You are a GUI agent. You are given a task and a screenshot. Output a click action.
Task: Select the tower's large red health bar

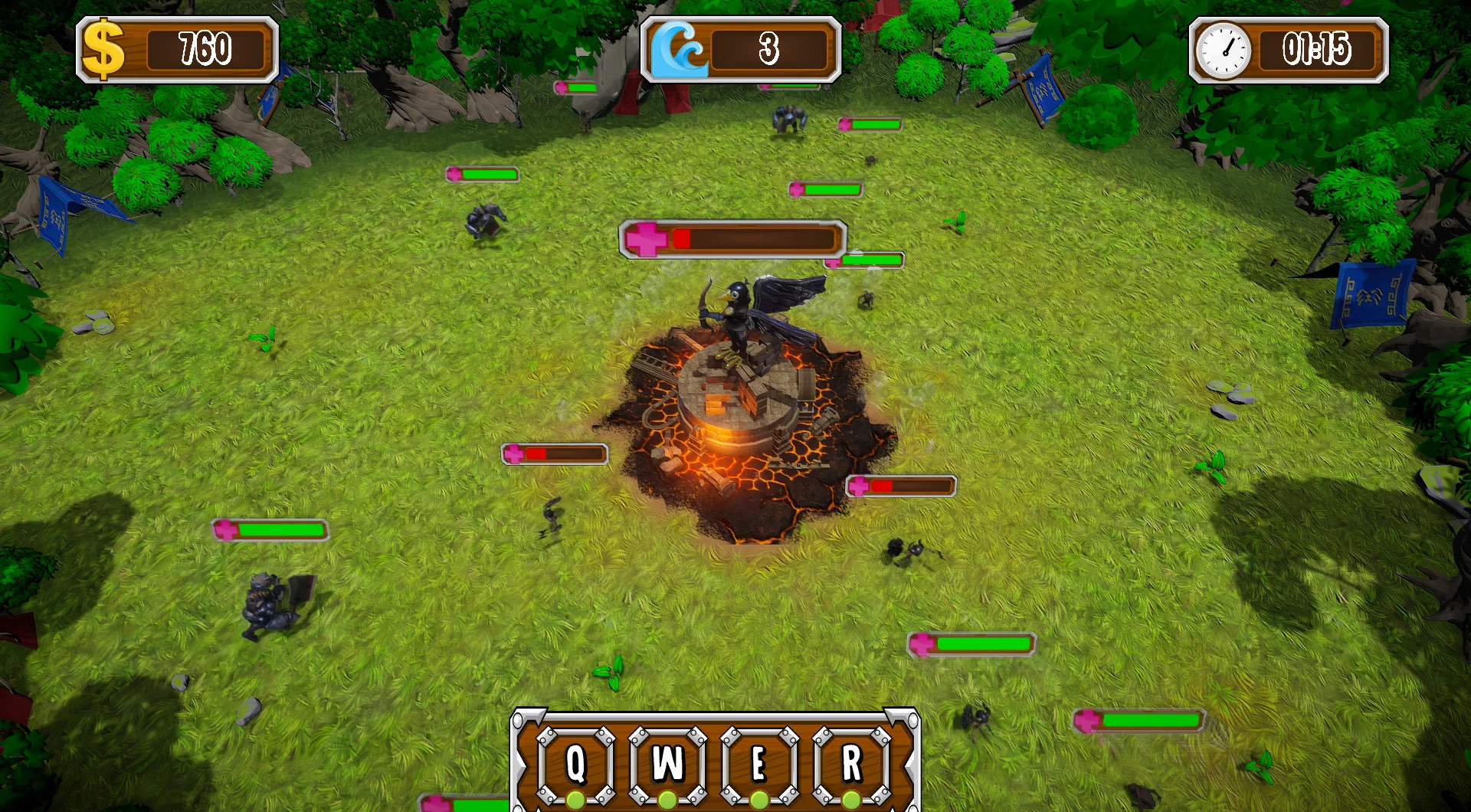pyautogui.click(x=732, y=237)
